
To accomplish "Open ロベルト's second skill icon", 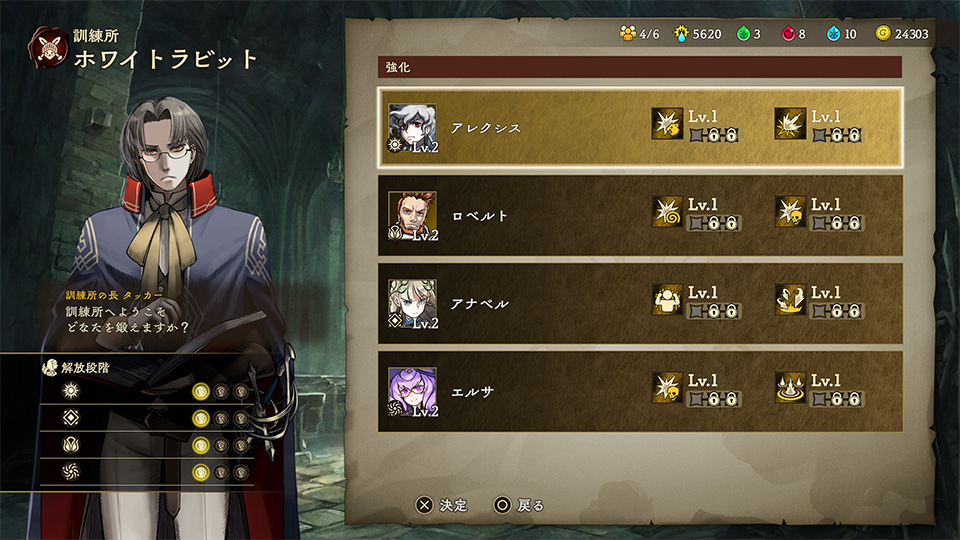I will [x=790, y=211].
